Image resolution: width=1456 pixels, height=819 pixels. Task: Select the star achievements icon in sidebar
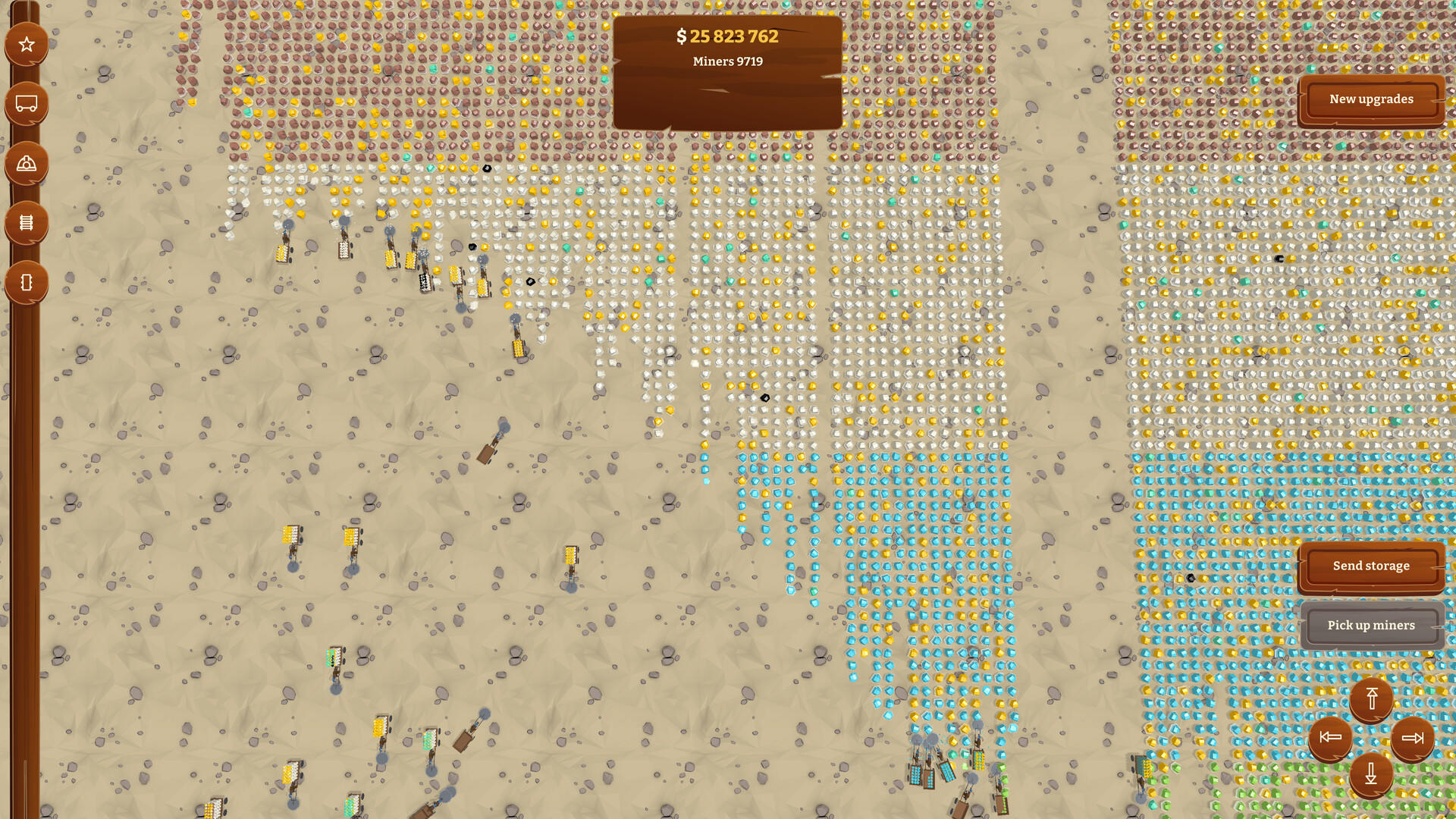(x=26, y=43)
